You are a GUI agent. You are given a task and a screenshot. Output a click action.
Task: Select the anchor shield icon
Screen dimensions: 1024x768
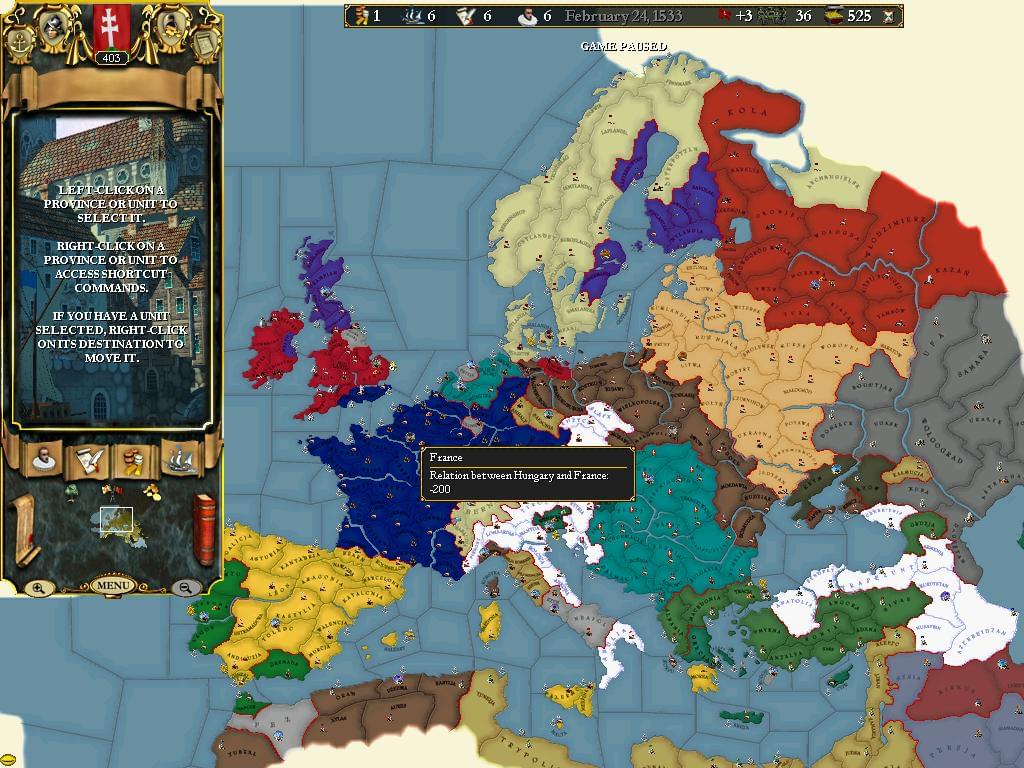(x=18, y=43)
